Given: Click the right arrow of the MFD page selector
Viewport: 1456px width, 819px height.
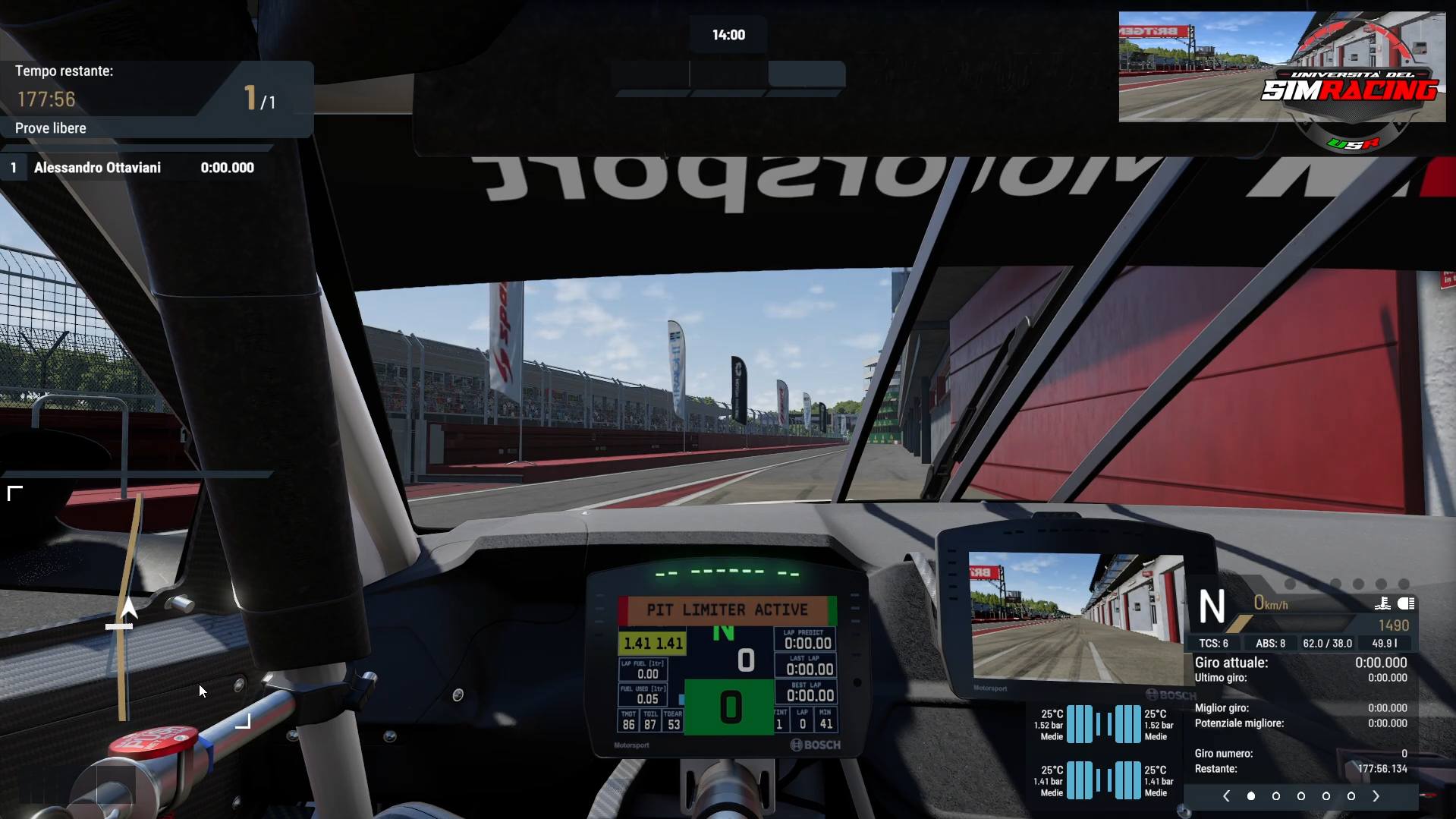Looking at the screenshot, I should (x=1376, y=795).
